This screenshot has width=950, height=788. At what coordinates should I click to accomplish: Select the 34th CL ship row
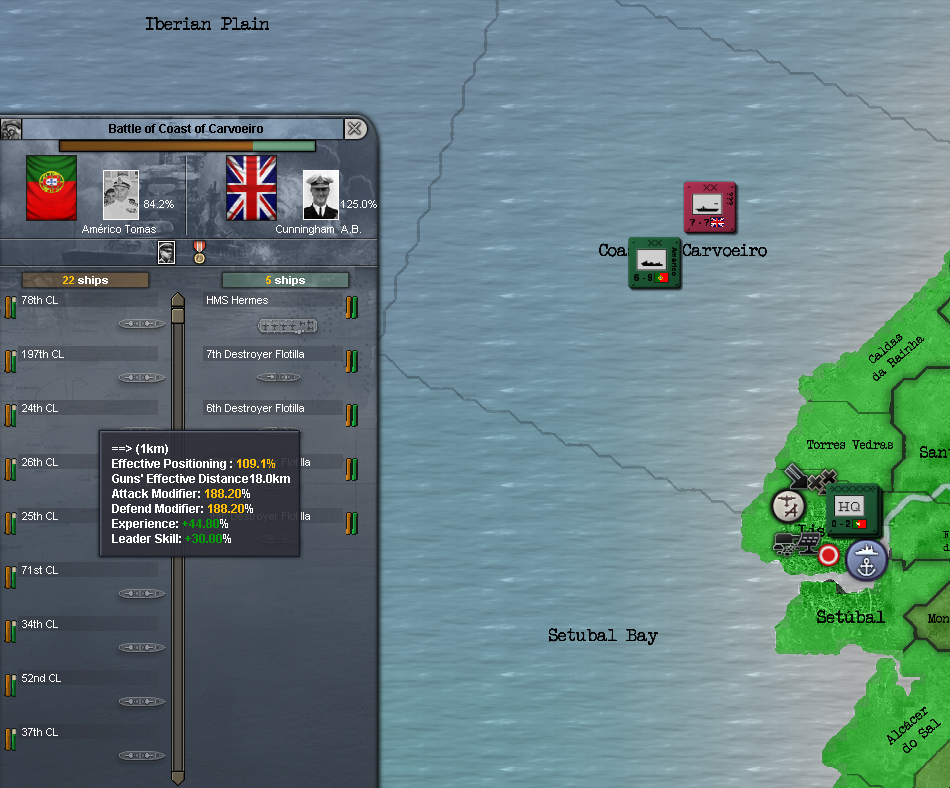88,634
